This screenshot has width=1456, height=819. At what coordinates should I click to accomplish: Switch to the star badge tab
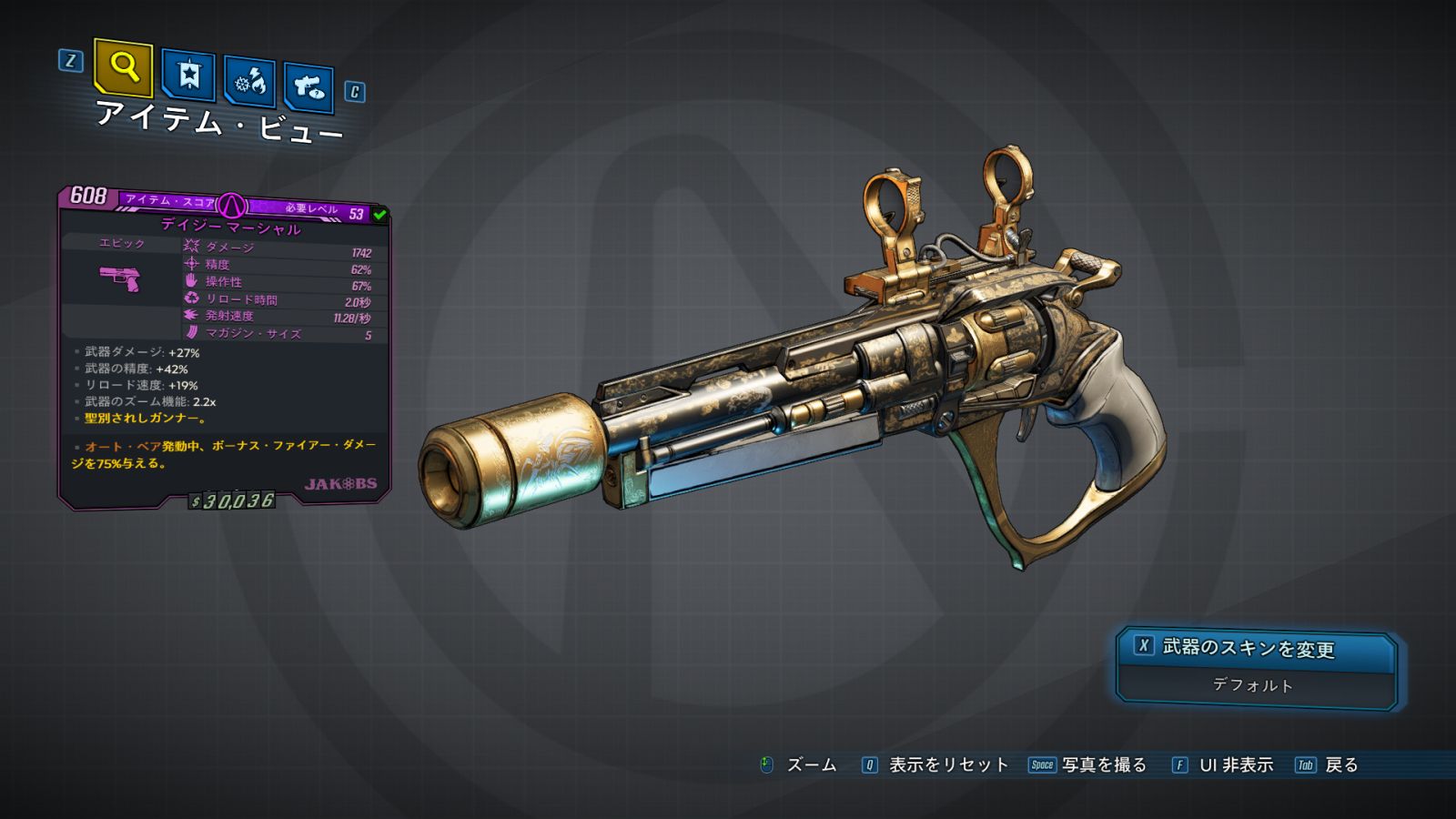188,76
